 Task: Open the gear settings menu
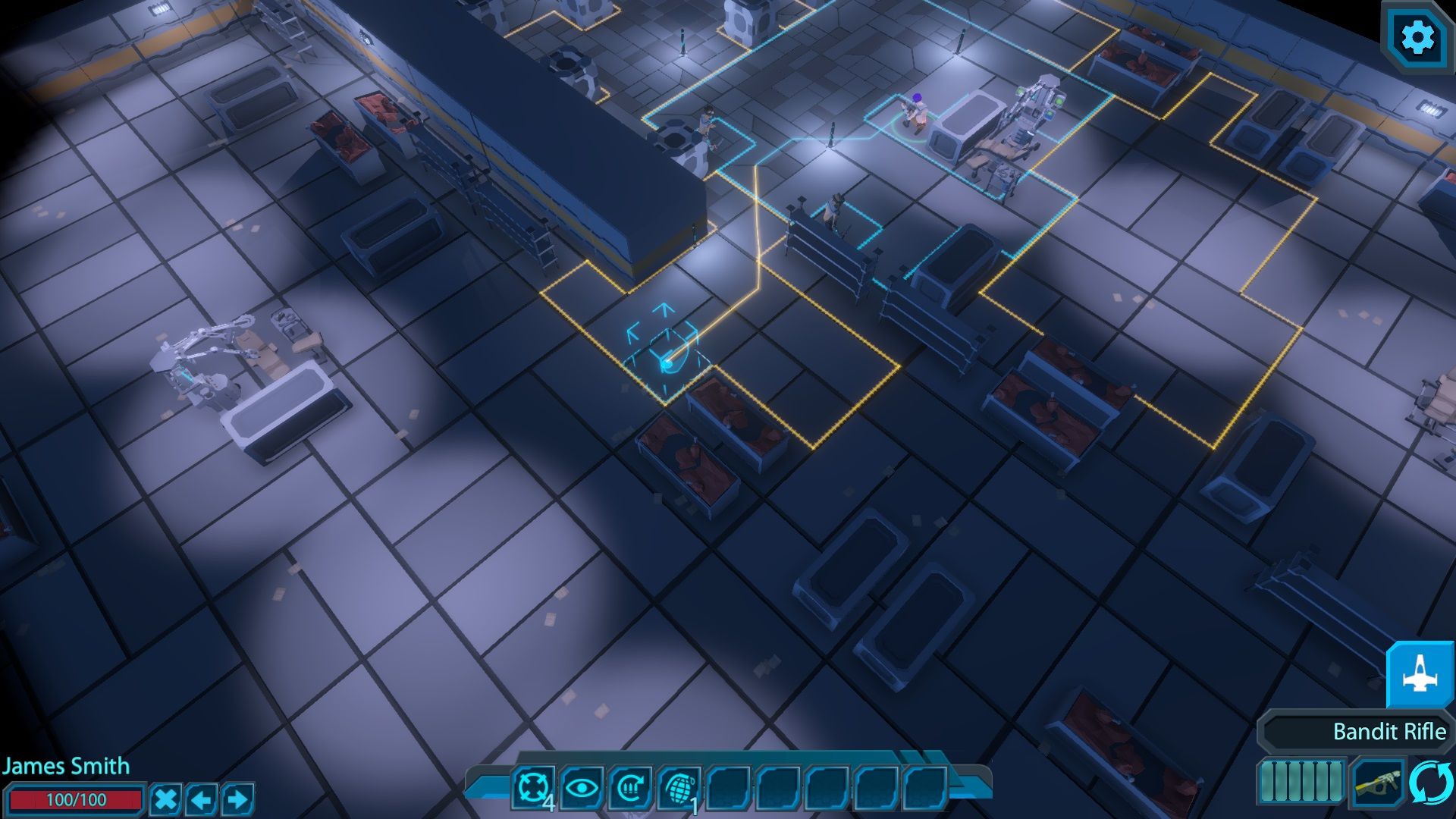coord(1417,37)
